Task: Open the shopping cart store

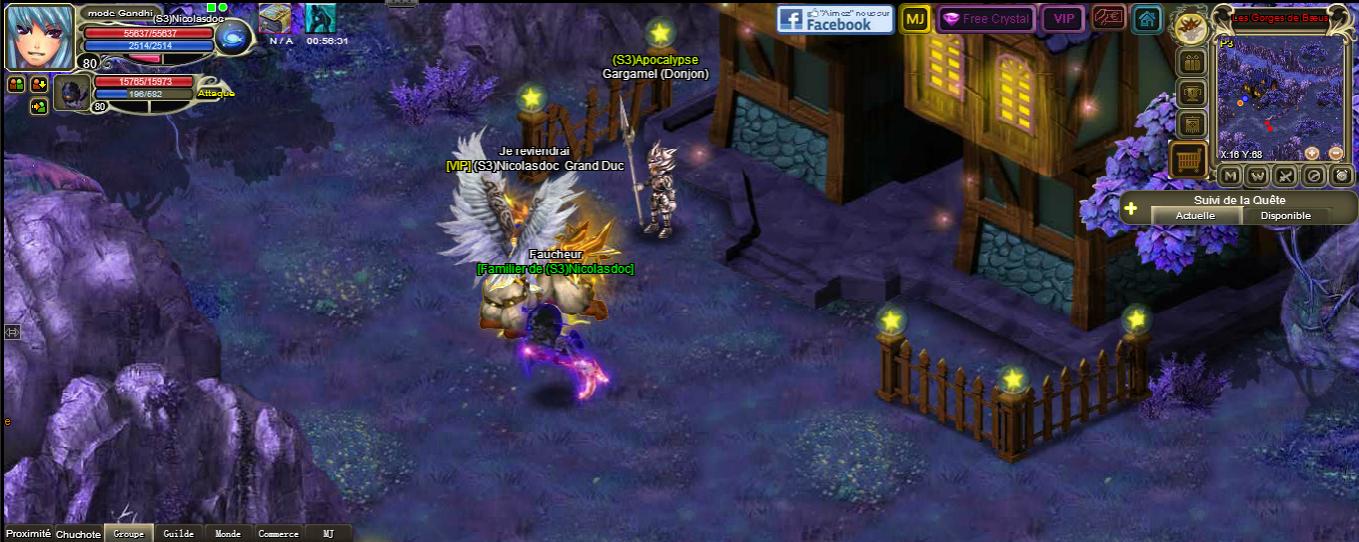Action: click(1190, 160)
